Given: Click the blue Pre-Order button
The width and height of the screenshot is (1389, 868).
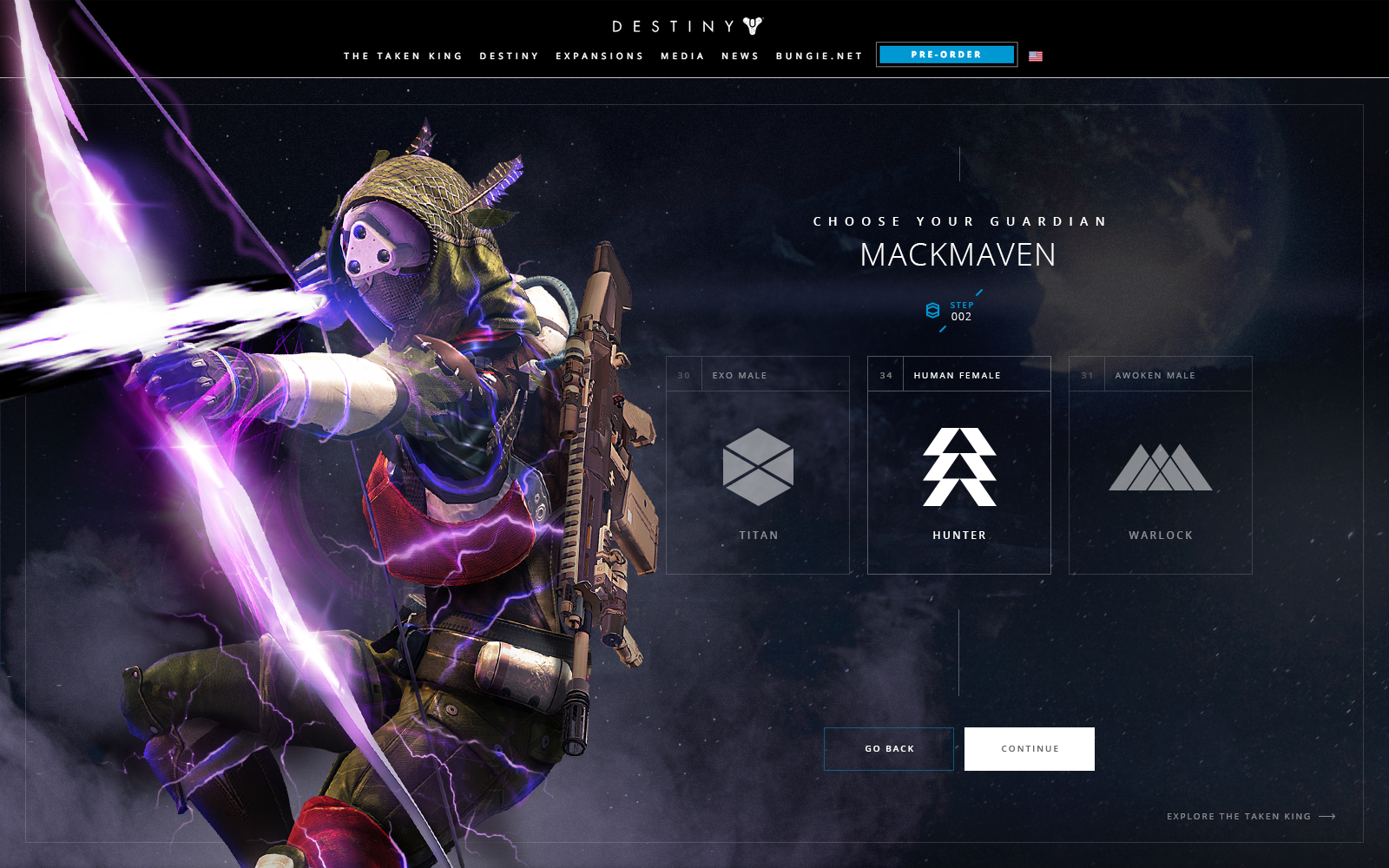Looking at the screenshot, I should click(946, 55).
